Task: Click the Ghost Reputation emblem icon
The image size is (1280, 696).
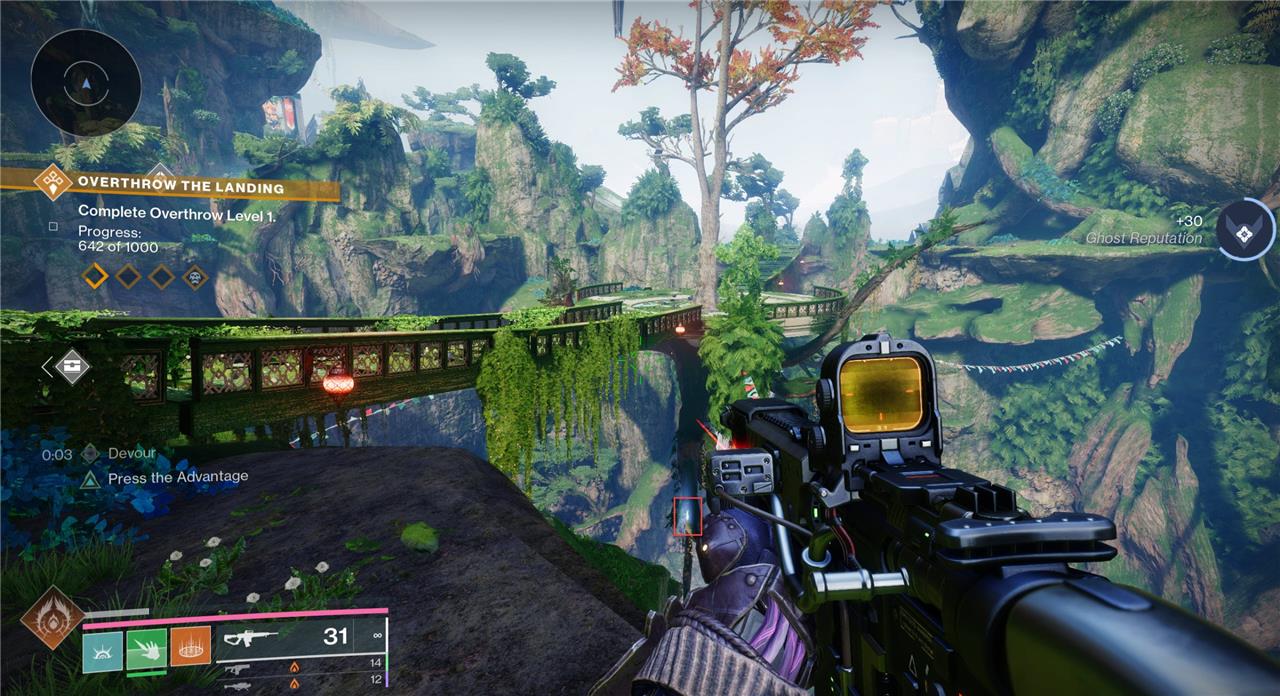Action: click(x=1245, y=229)
